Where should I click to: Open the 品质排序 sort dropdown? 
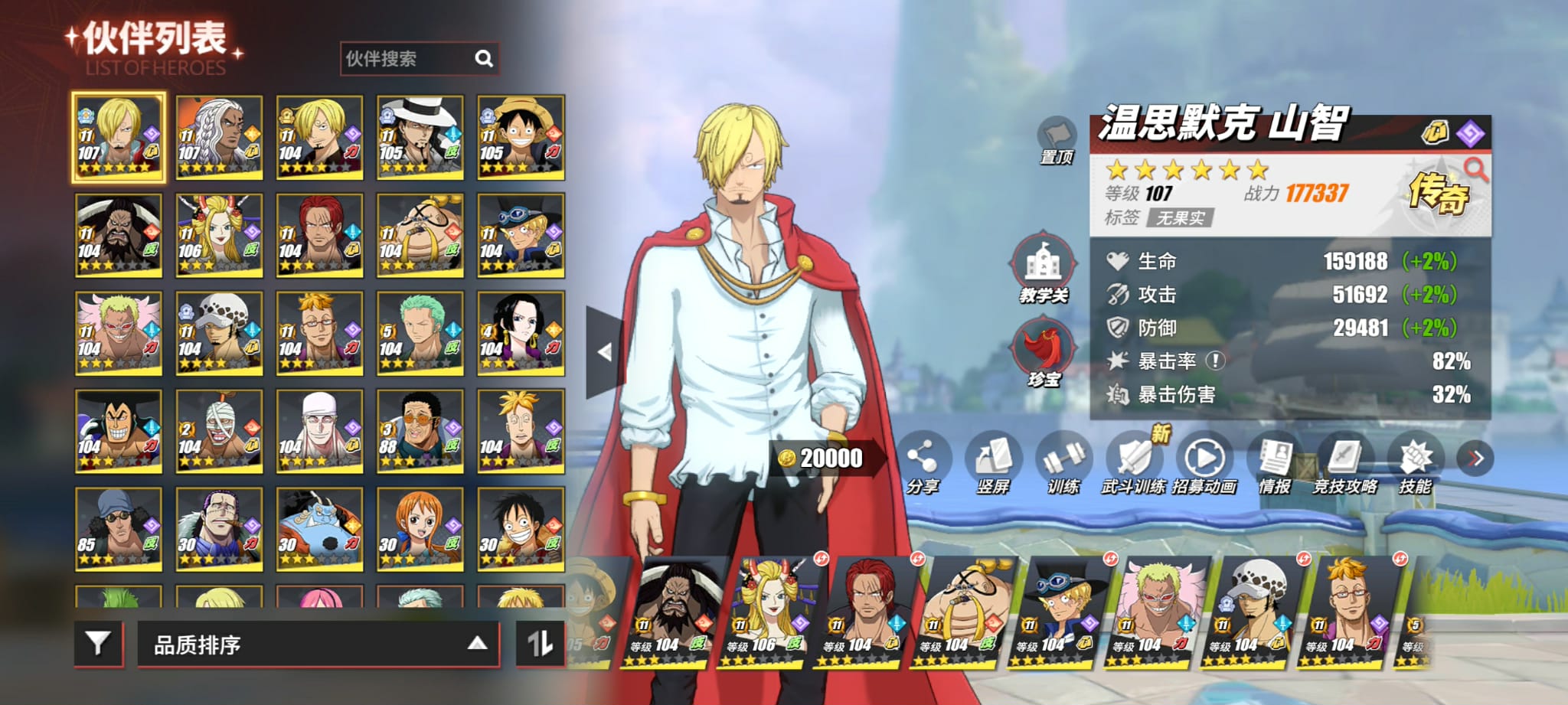point(318,644)
